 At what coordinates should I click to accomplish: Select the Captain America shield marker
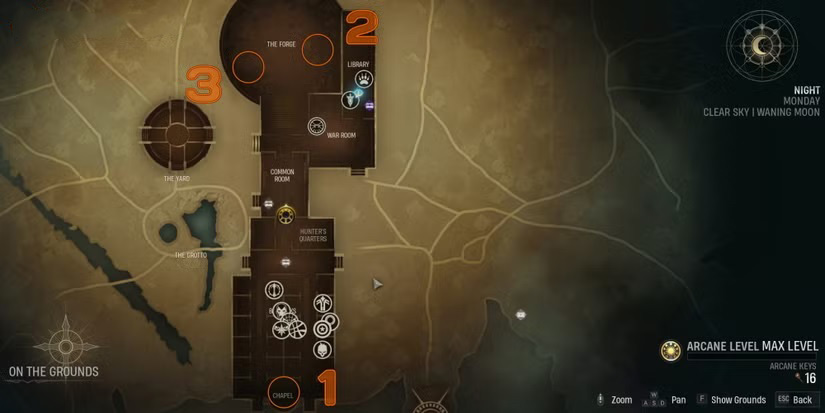click(x=323, y=327)
